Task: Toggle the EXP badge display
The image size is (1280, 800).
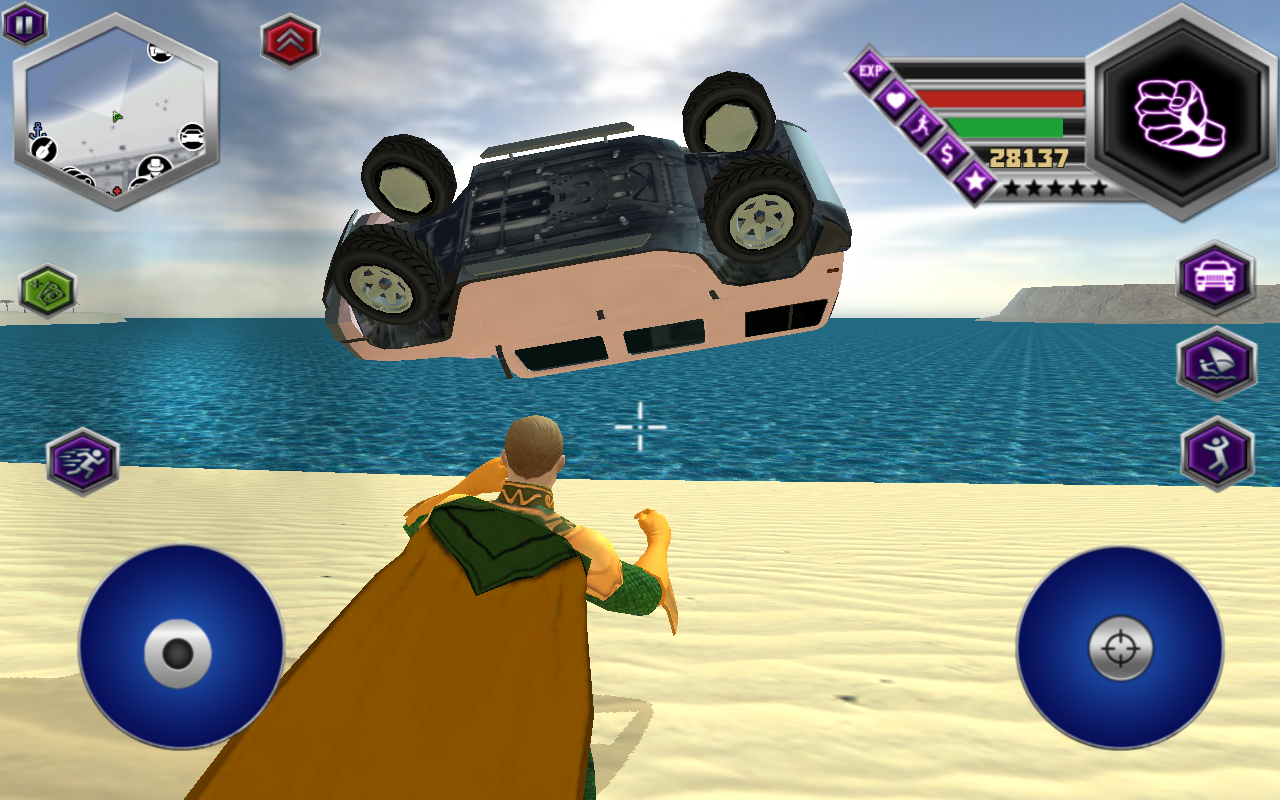Action: click(870, 68)
